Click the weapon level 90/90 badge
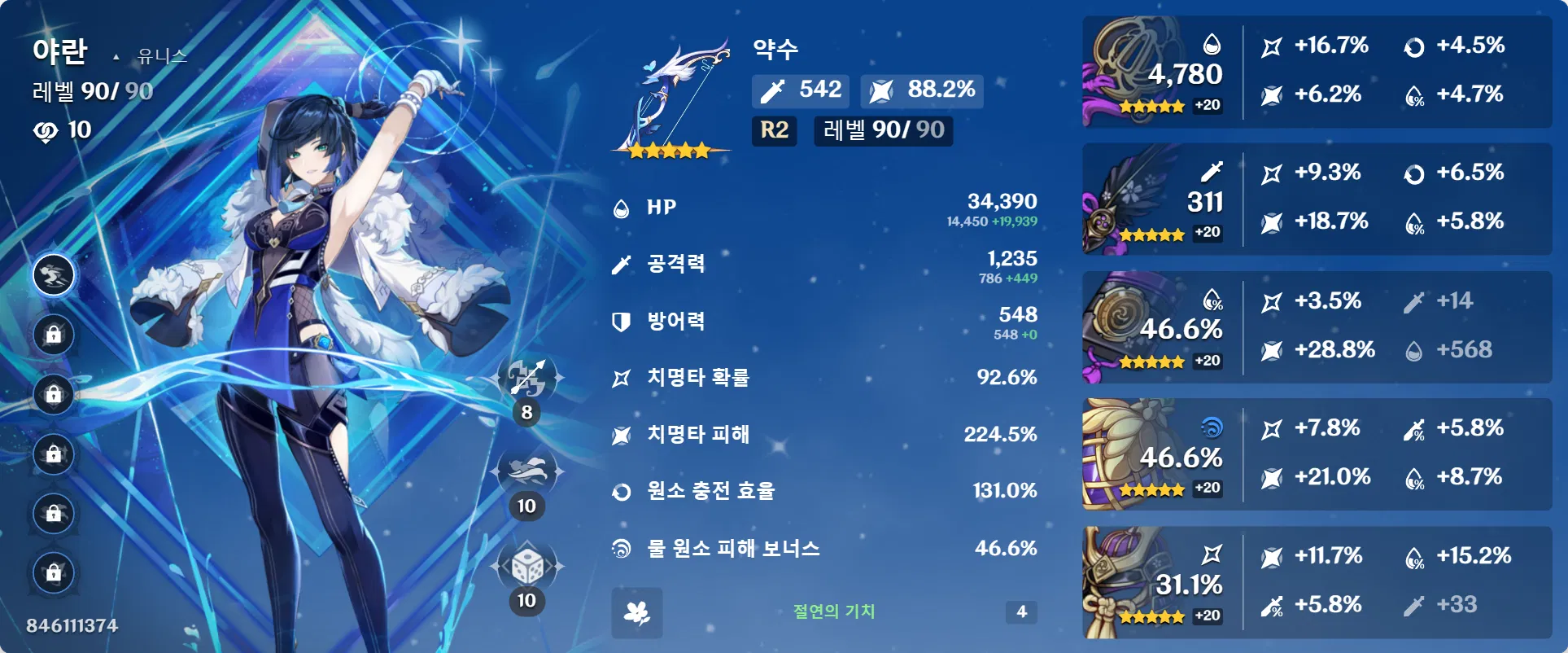This screenshot has height=653, width=1568. [881, 131]
